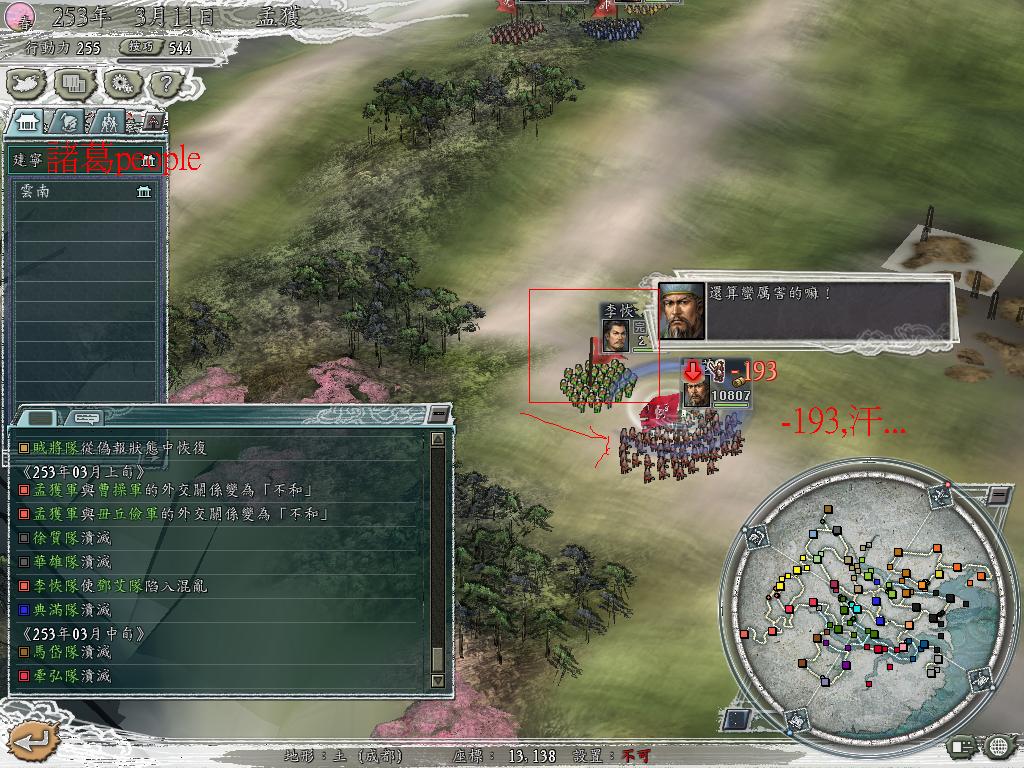Click the orange return arrow button

[x=31, y=741]
